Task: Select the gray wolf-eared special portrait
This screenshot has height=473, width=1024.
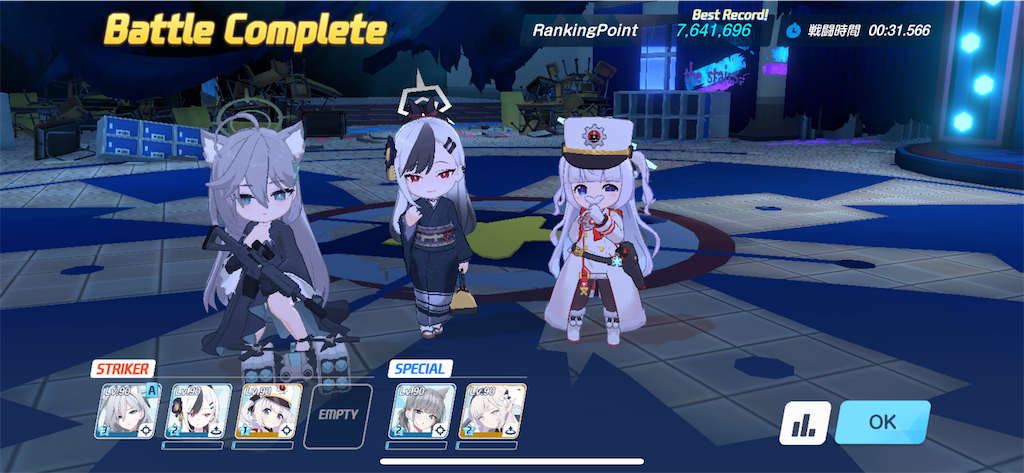Action: [x=422, y=411]
